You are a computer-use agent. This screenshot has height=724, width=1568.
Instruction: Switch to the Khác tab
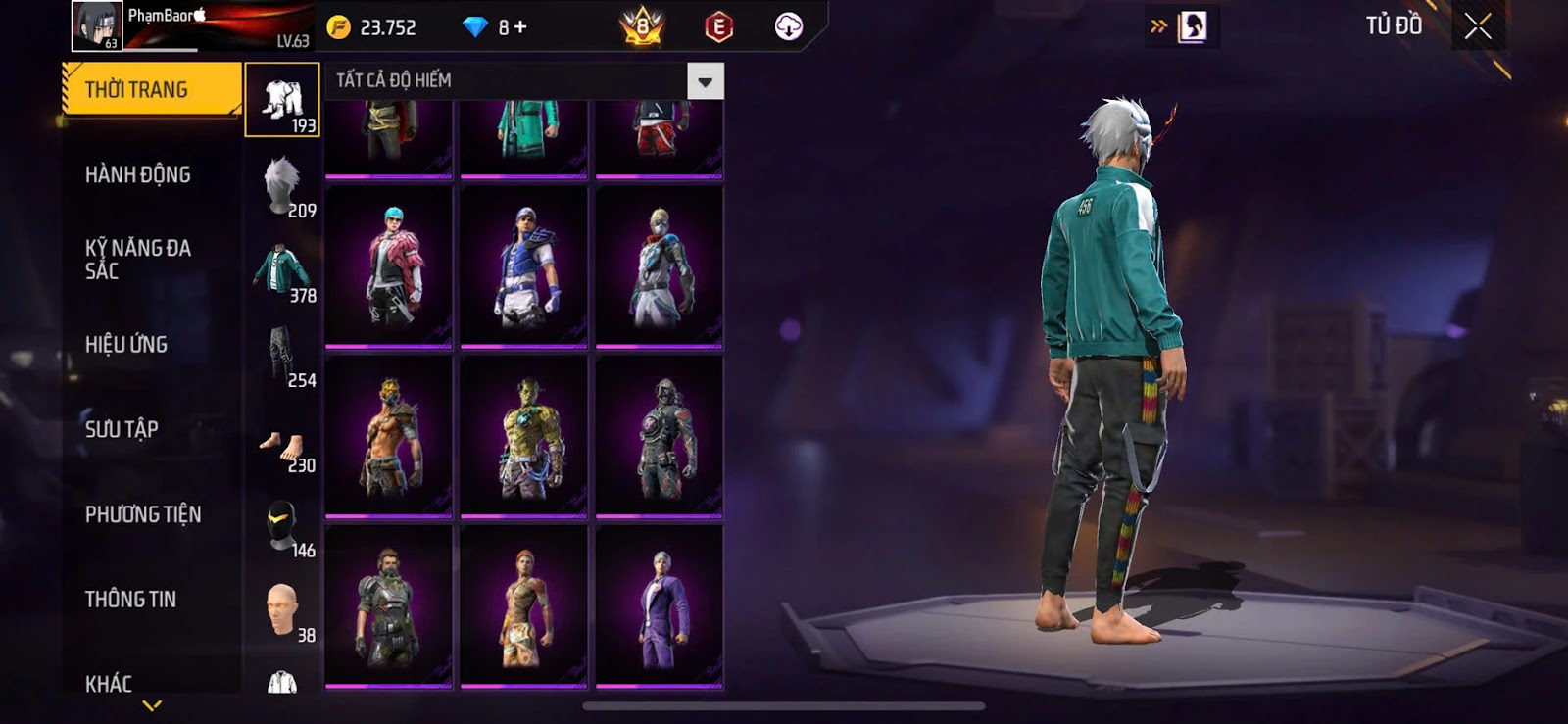[x=109, y=683]
